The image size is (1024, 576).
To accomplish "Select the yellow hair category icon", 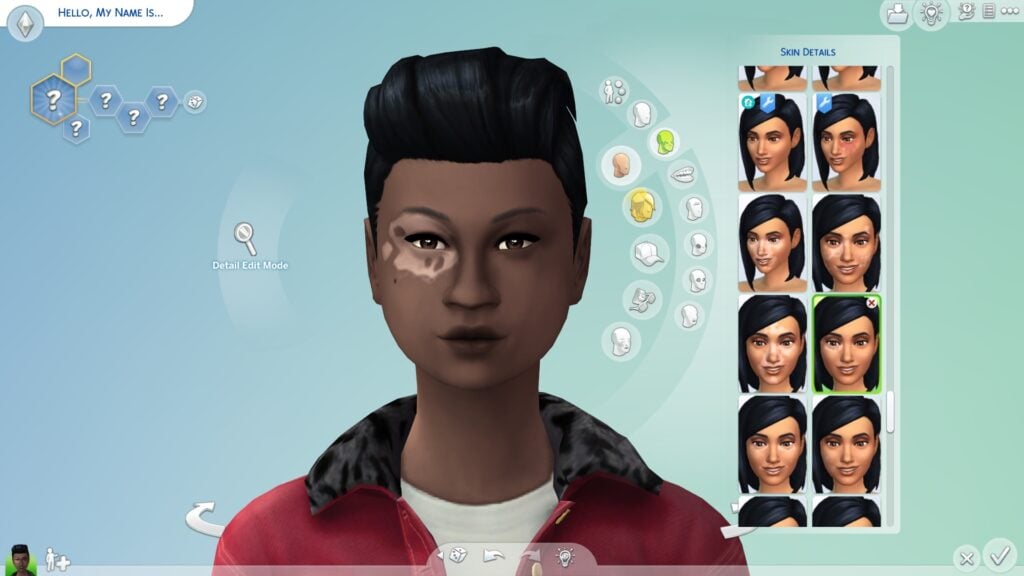I will (x=643, y=206).
